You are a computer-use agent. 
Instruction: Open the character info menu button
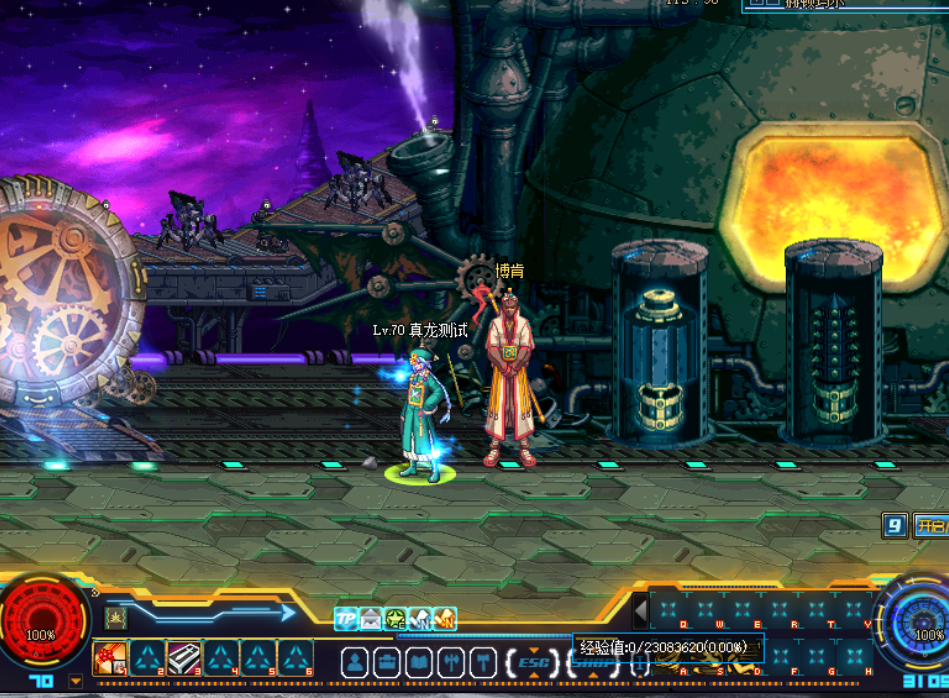coord(355,662)
